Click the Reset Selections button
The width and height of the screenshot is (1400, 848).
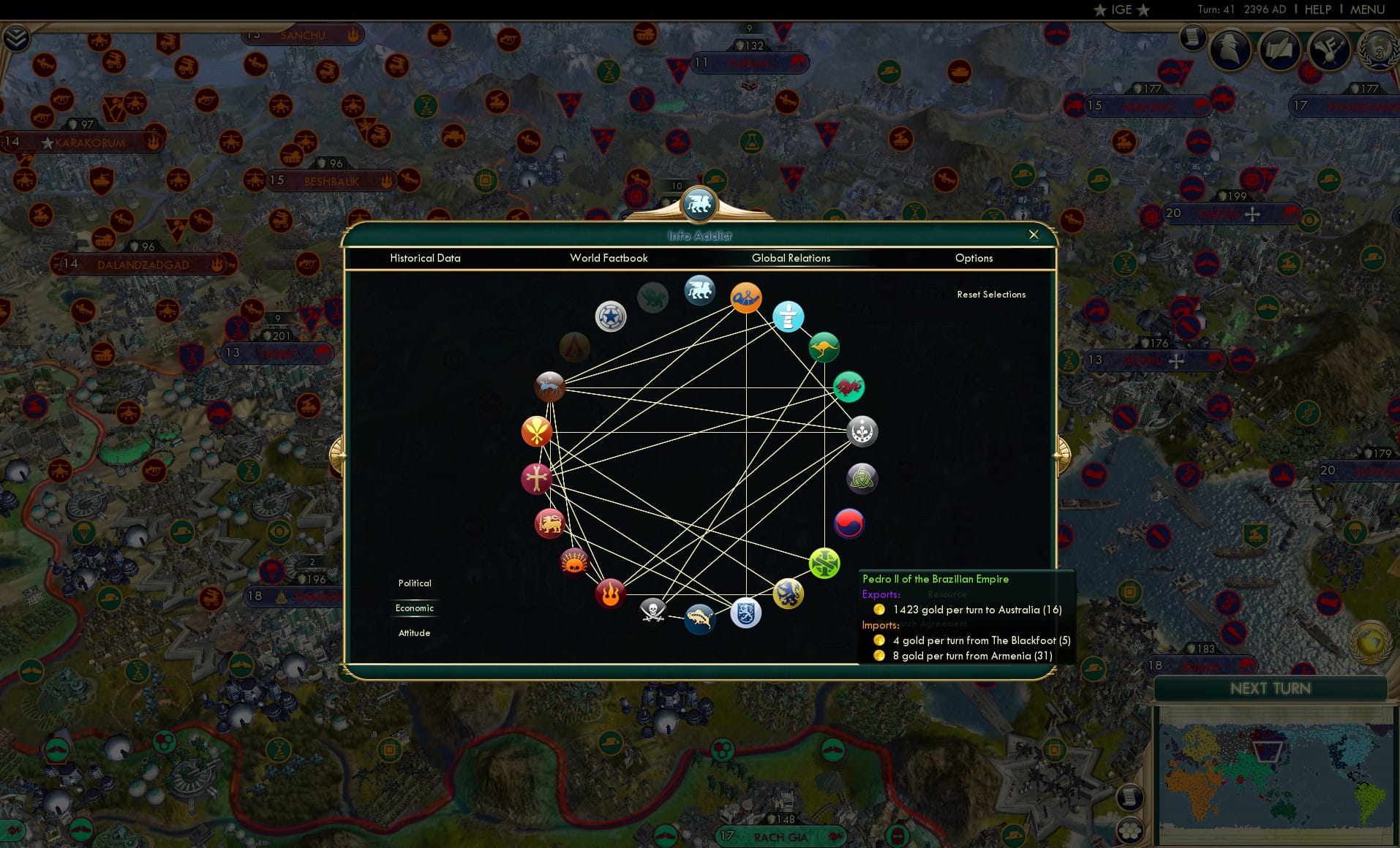(x=991, y=294)
